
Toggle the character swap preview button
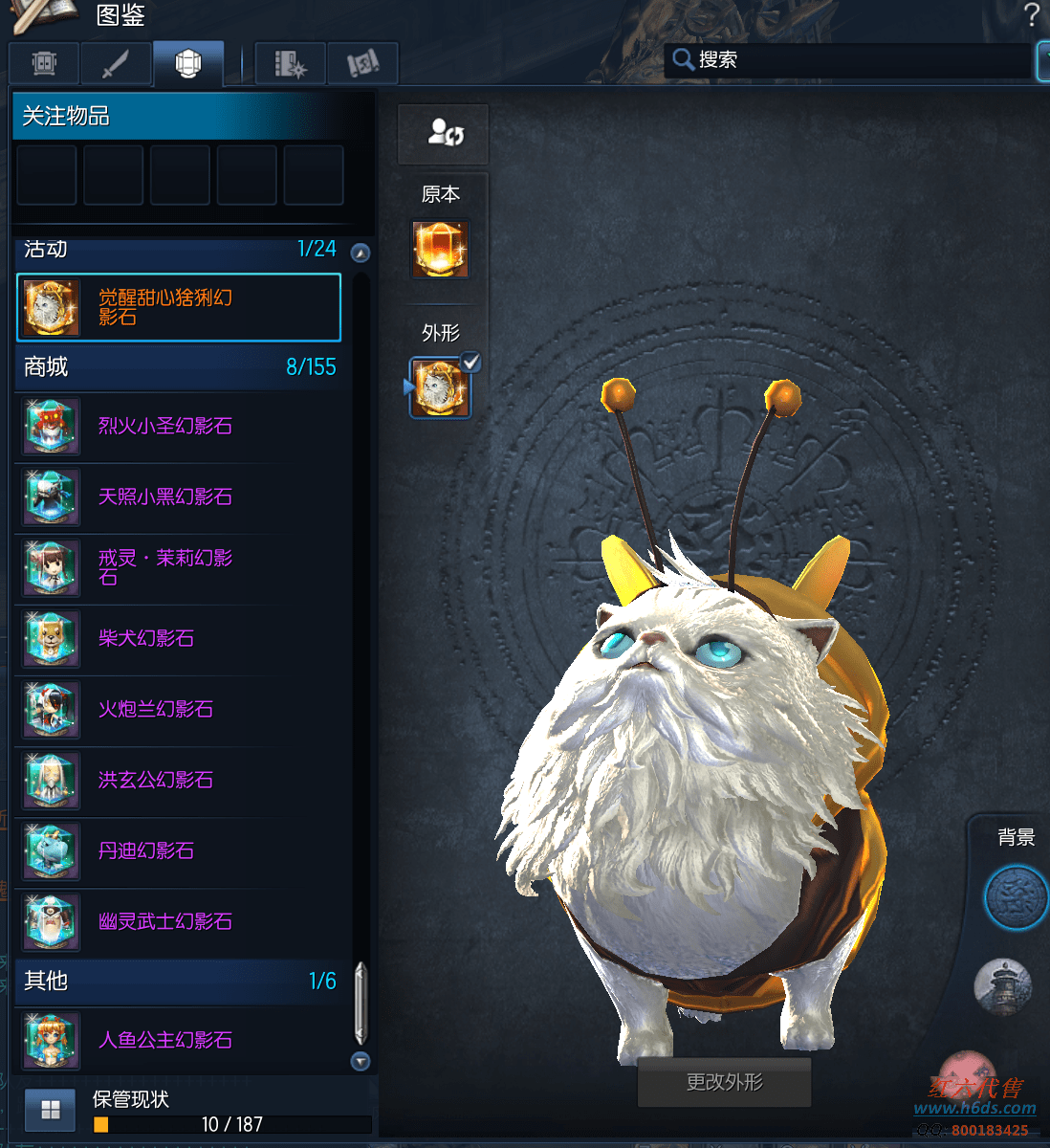(x=444, y=134)
